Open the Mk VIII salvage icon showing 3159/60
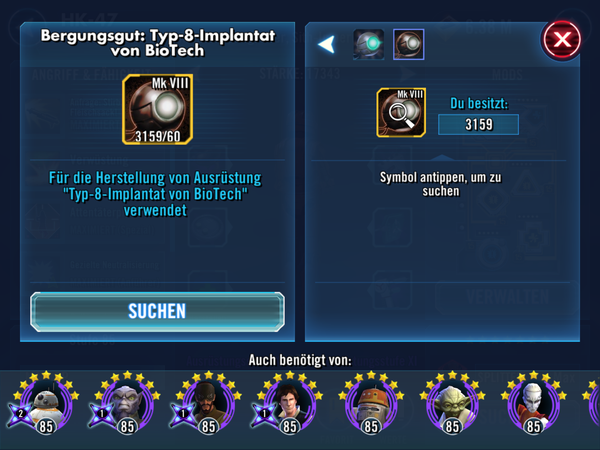 point(157,109)
